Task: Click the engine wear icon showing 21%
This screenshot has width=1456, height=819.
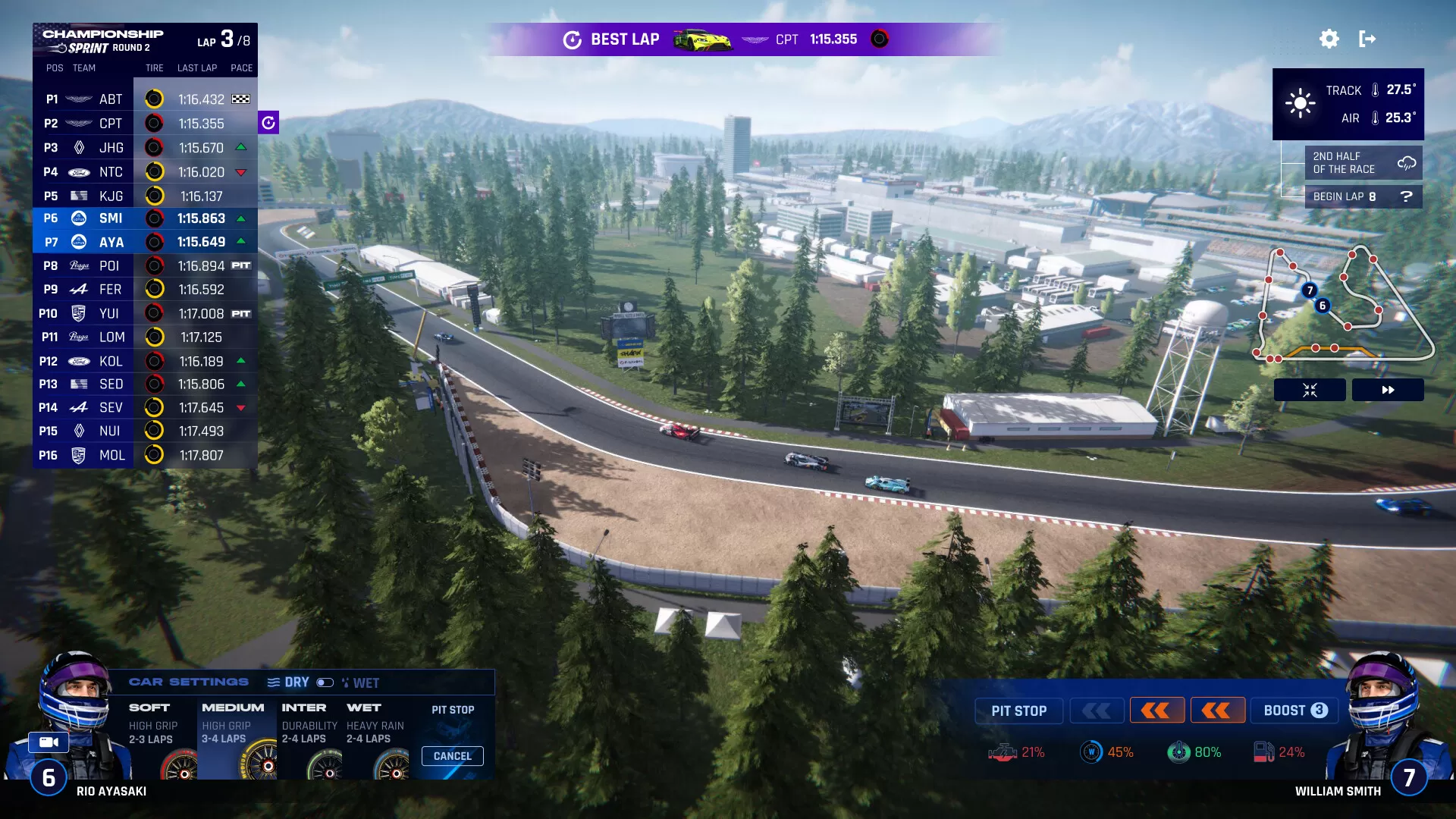Action: tap(1005, 752)
